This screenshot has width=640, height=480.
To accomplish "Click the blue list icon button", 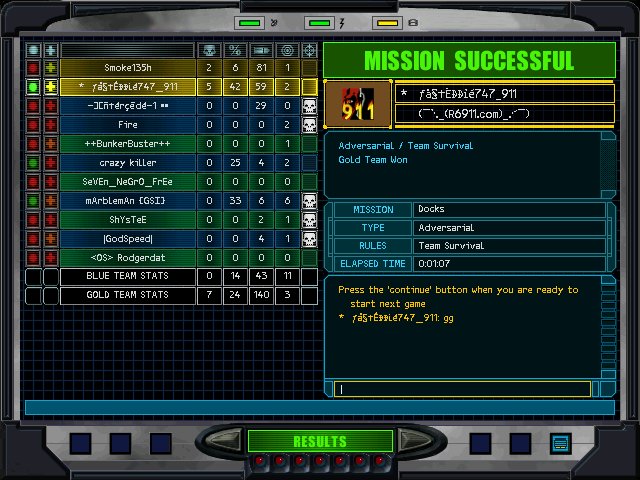I will coord(560,442).
